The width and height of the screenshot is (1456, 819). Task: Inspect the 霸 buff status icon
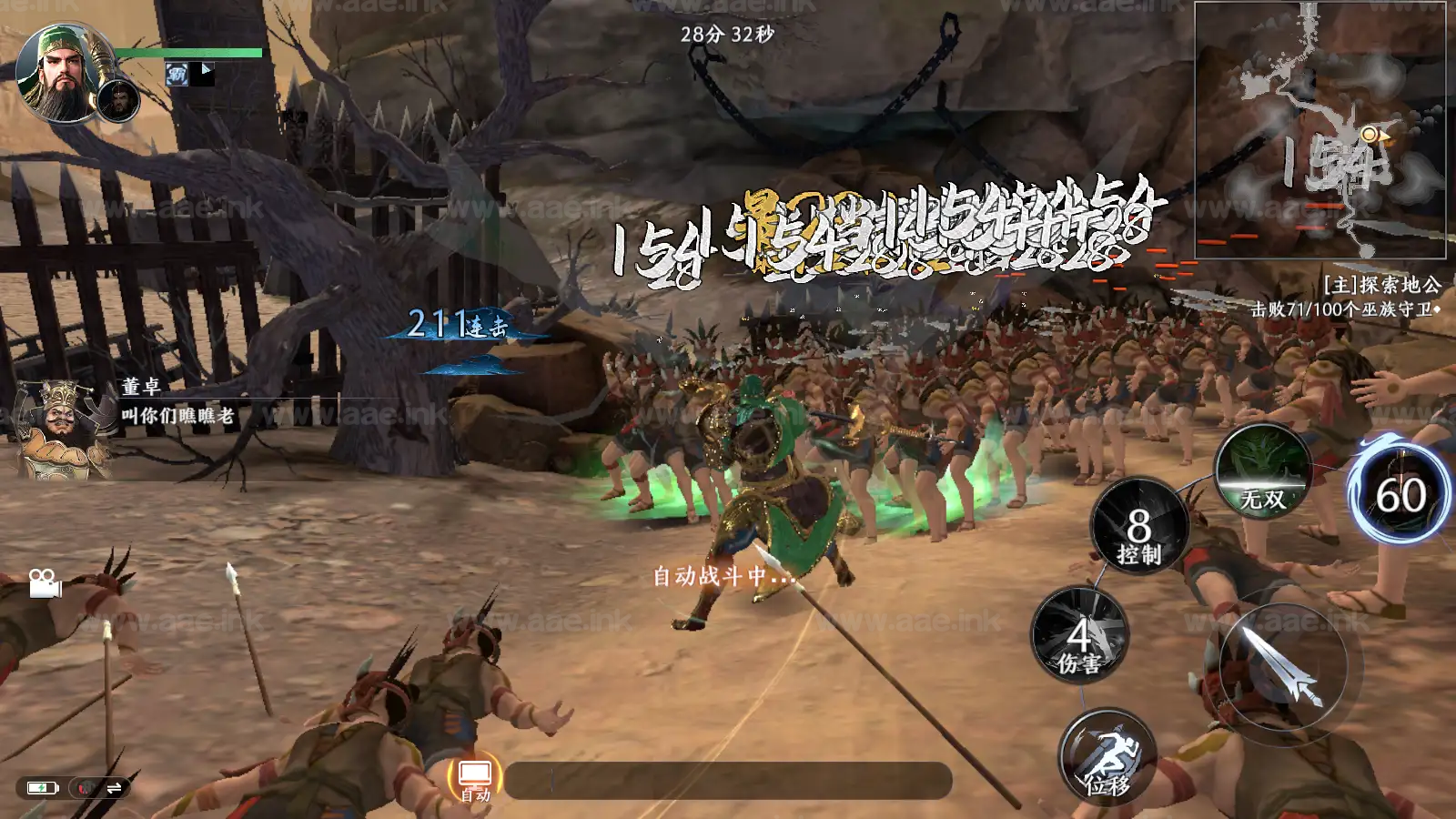177,75
